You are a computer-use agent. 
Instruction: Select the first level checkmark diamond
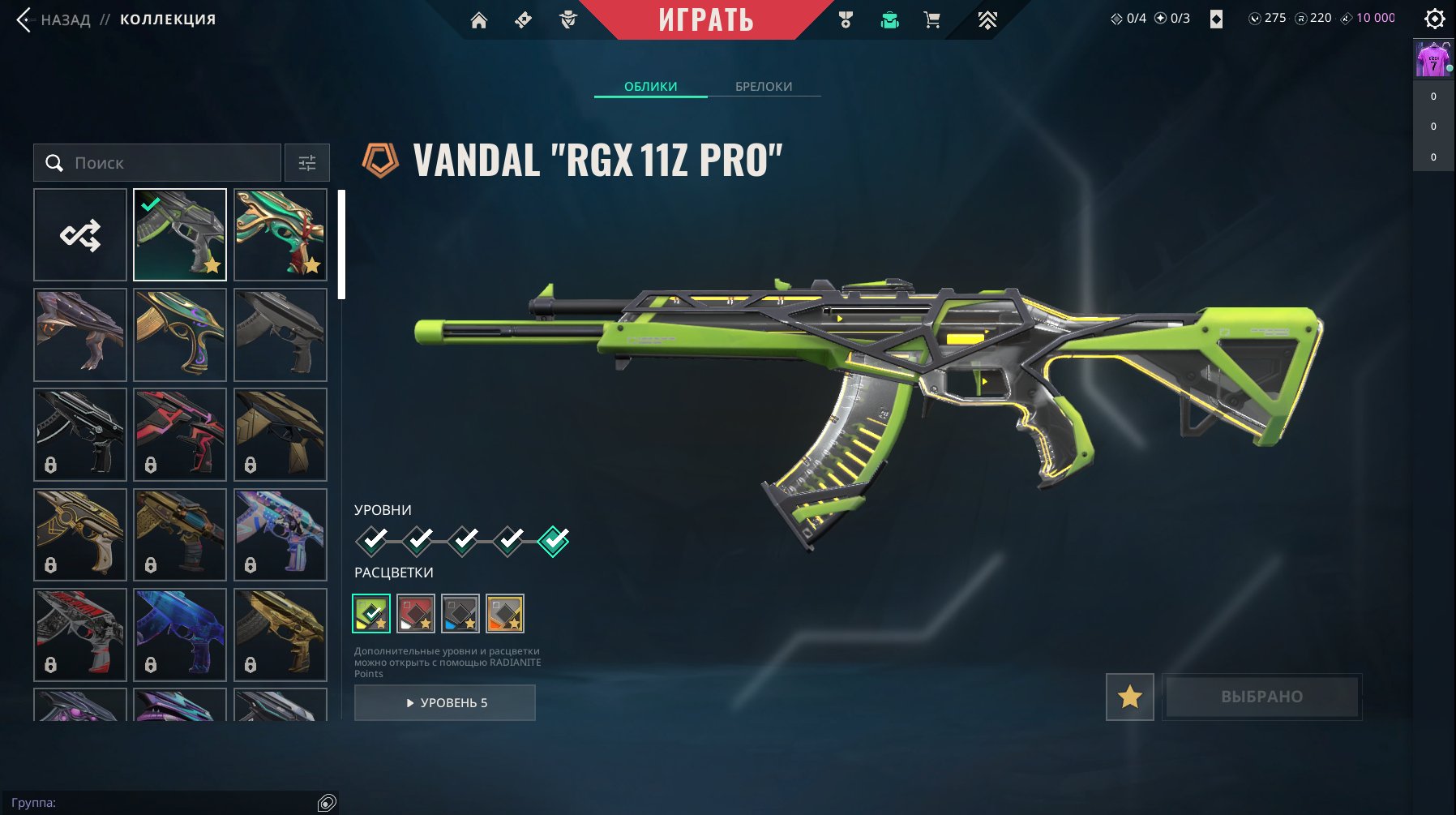click(x=372, y=540)
